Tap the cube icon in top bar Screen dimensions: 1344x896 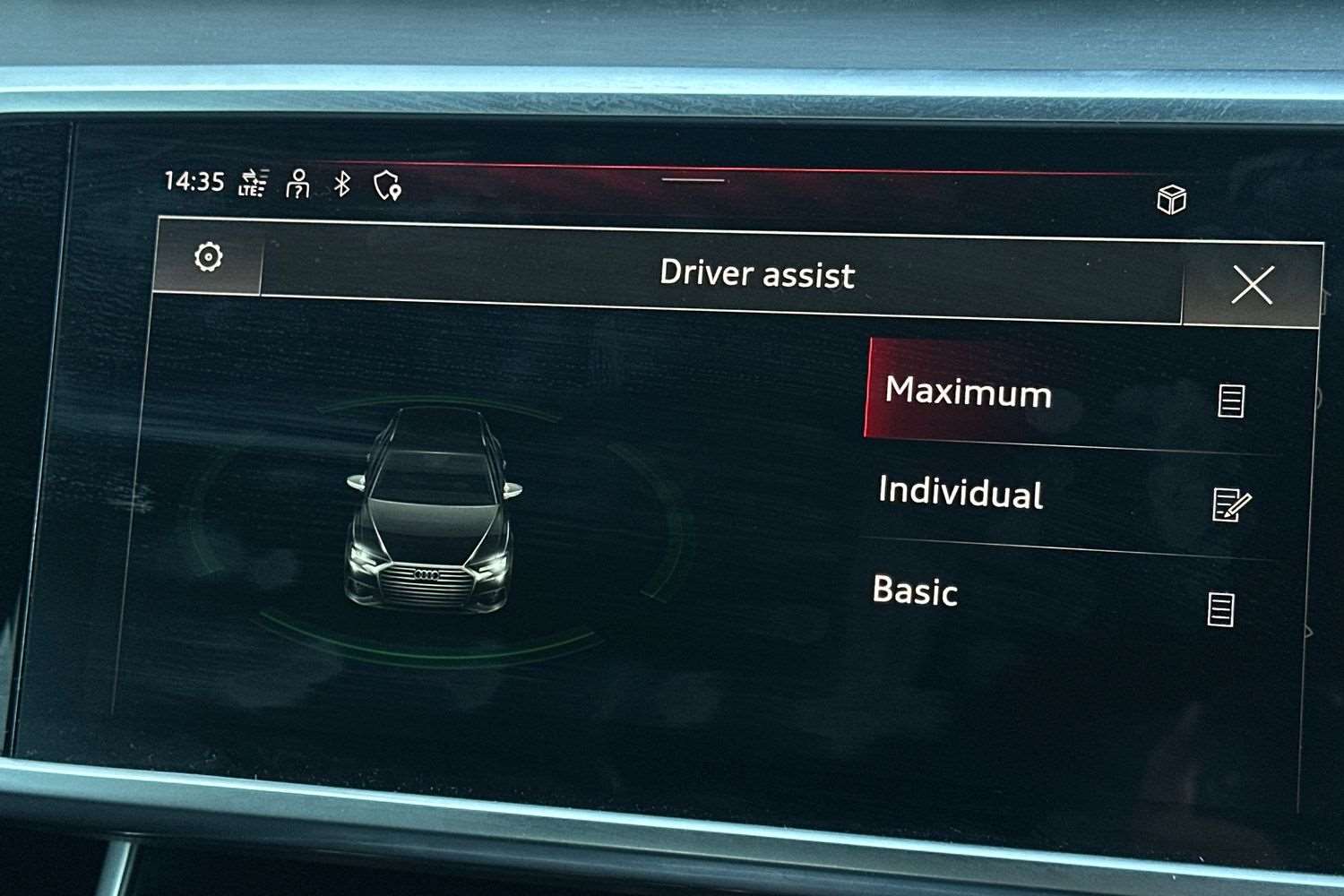[1171, 199]
